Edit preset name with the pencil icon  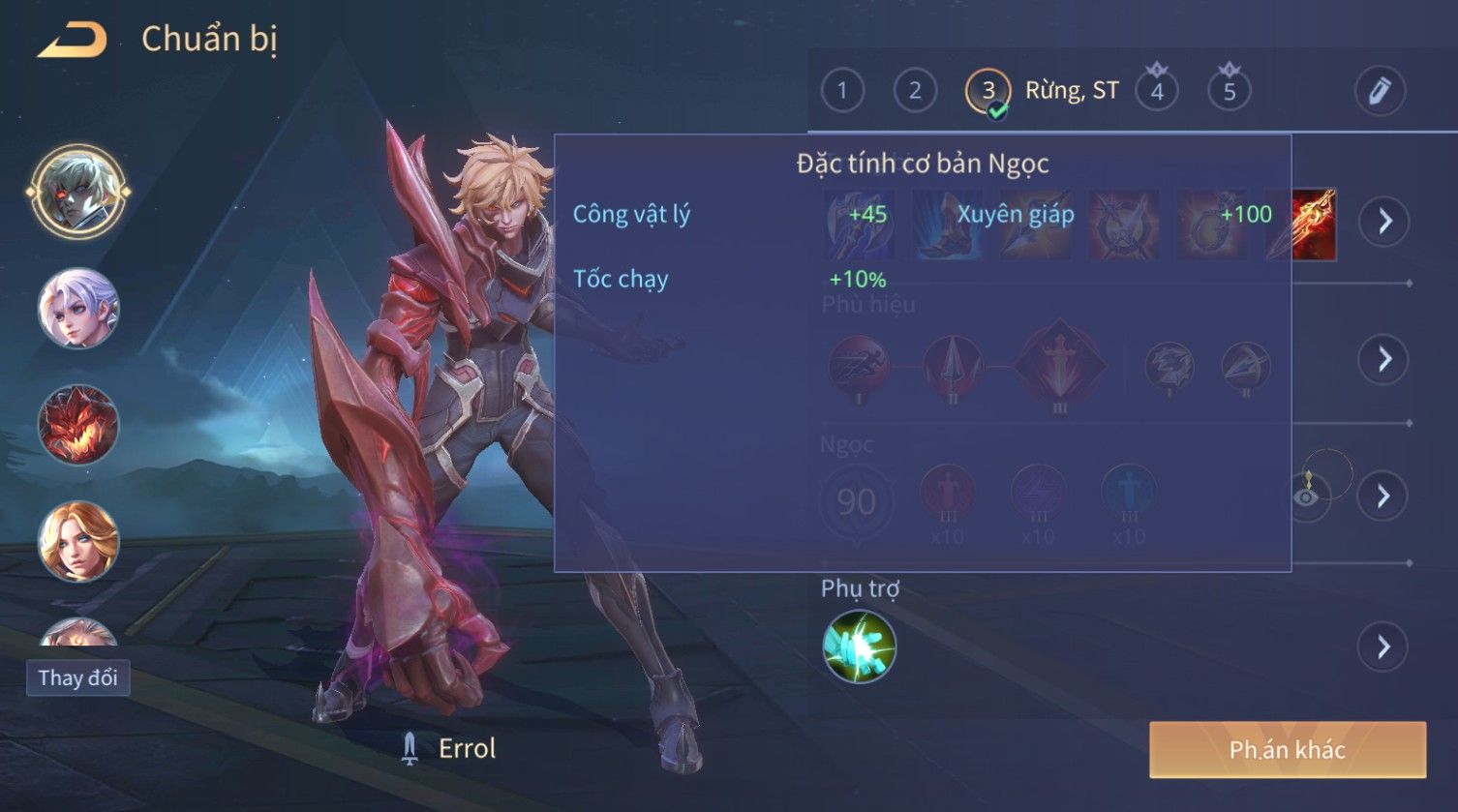[1379, 91]
